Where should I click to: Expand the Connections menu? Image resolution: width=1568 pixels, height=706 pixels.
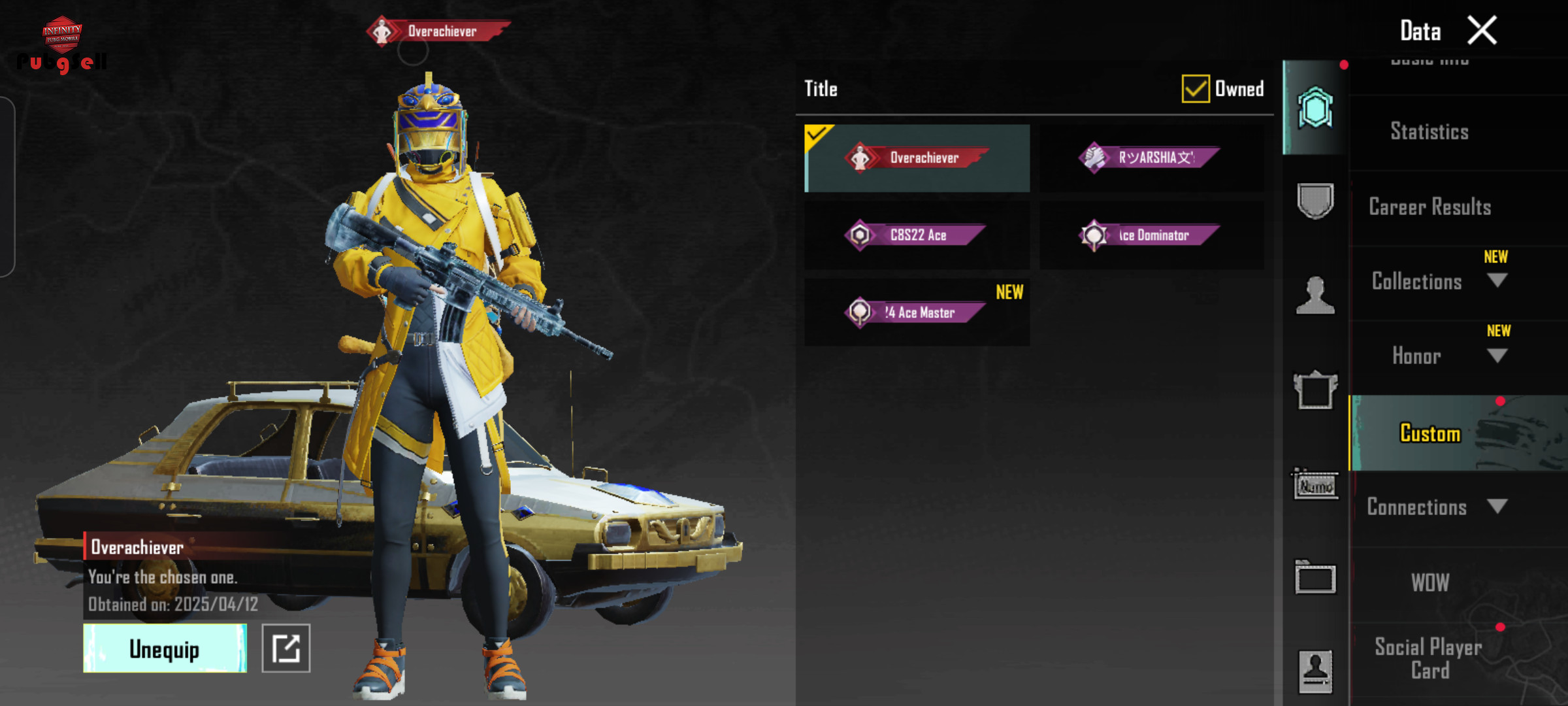pyautogui.click(x=1496, y=507)
